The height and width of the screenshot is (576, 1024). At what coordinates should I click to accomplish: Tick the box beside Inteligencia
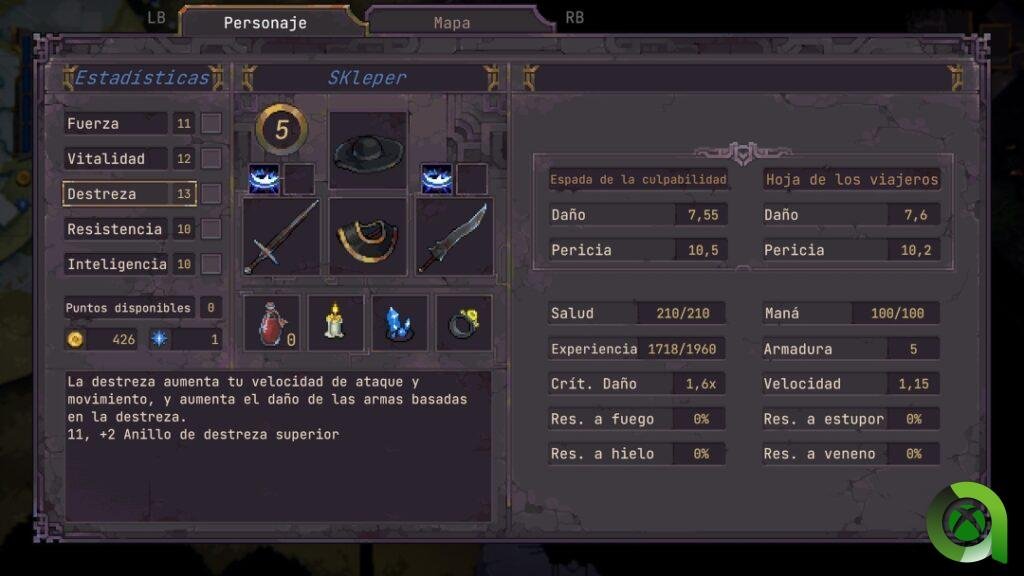211,264
